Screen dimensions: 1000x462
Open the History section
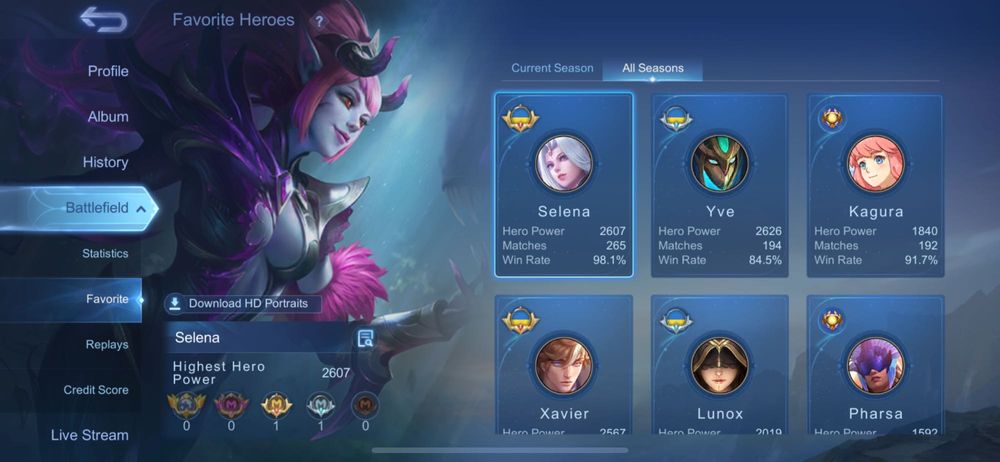105,162
